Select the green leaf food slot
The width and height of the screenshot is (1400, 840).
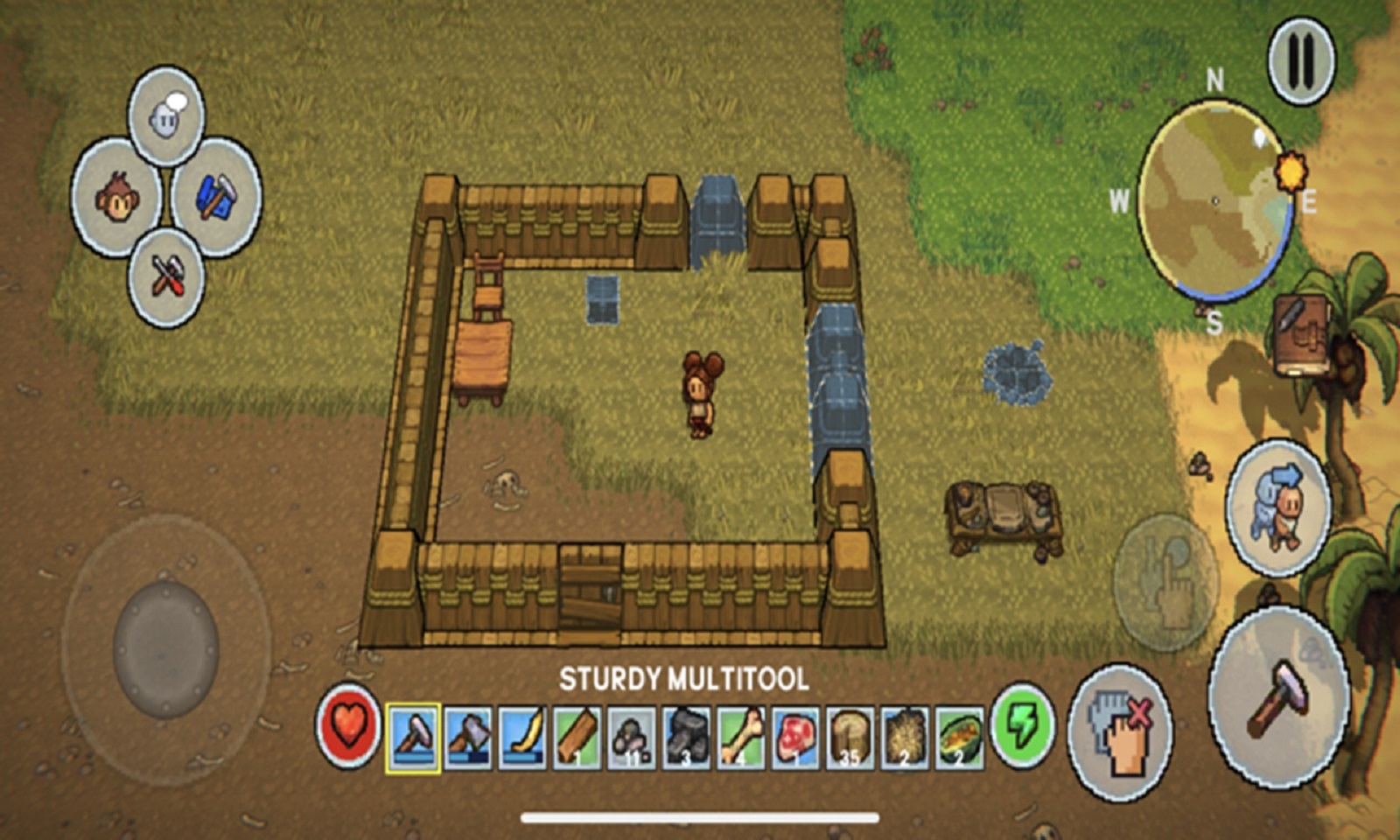(959, 738)
